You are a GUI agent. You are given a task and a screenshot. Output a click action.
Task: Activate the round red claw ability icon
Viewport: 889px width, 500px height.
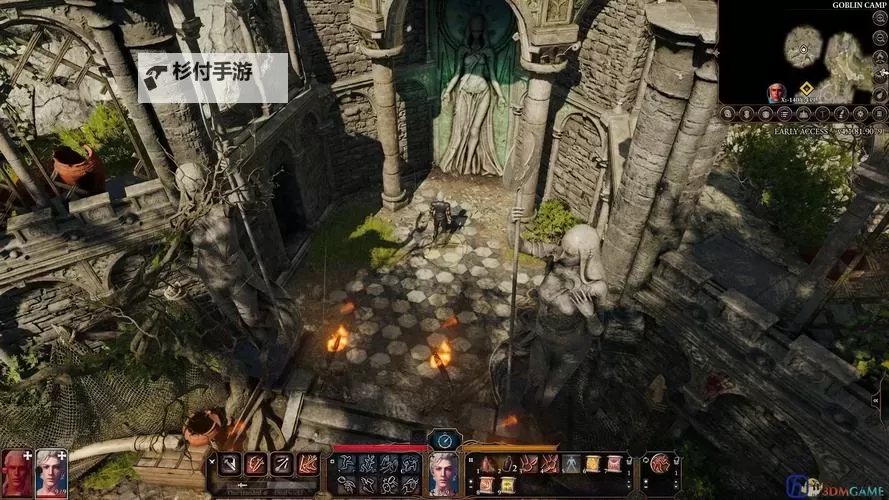click(660, 464)
